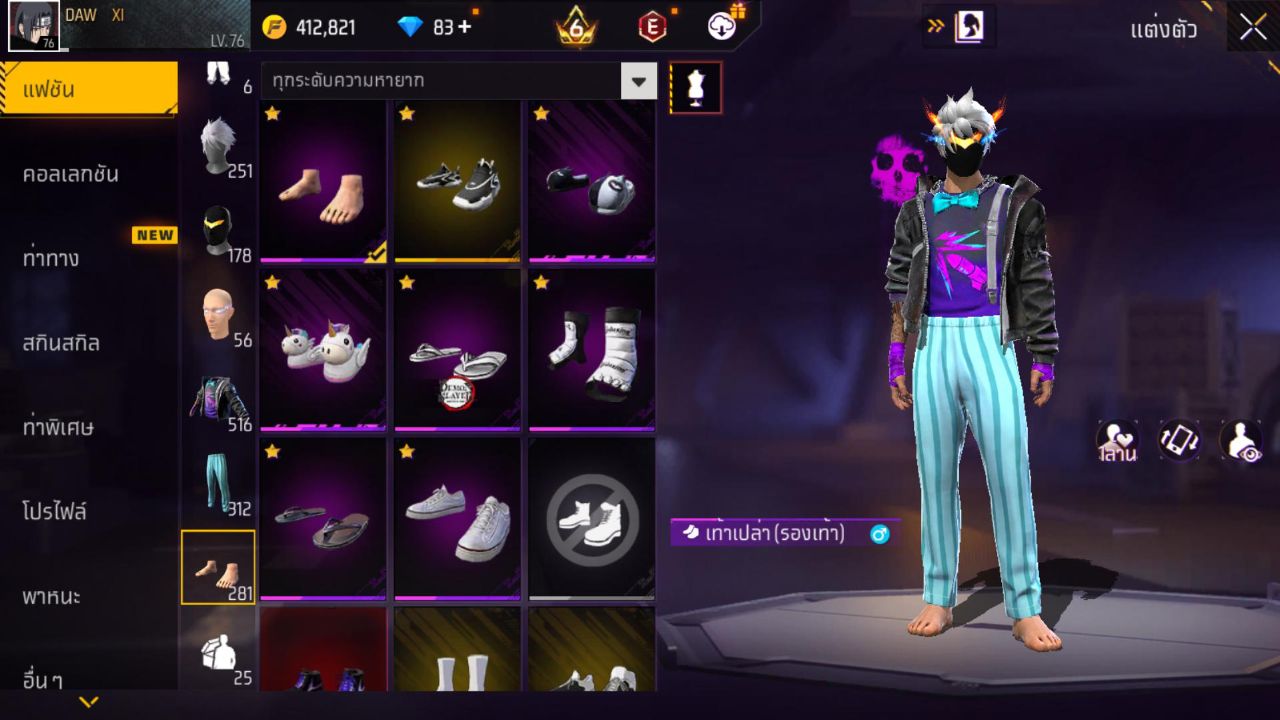1280x720 pixels.
Task: Select the head accessories category icon
Action: pyautogui.click(x=218, y=308)
